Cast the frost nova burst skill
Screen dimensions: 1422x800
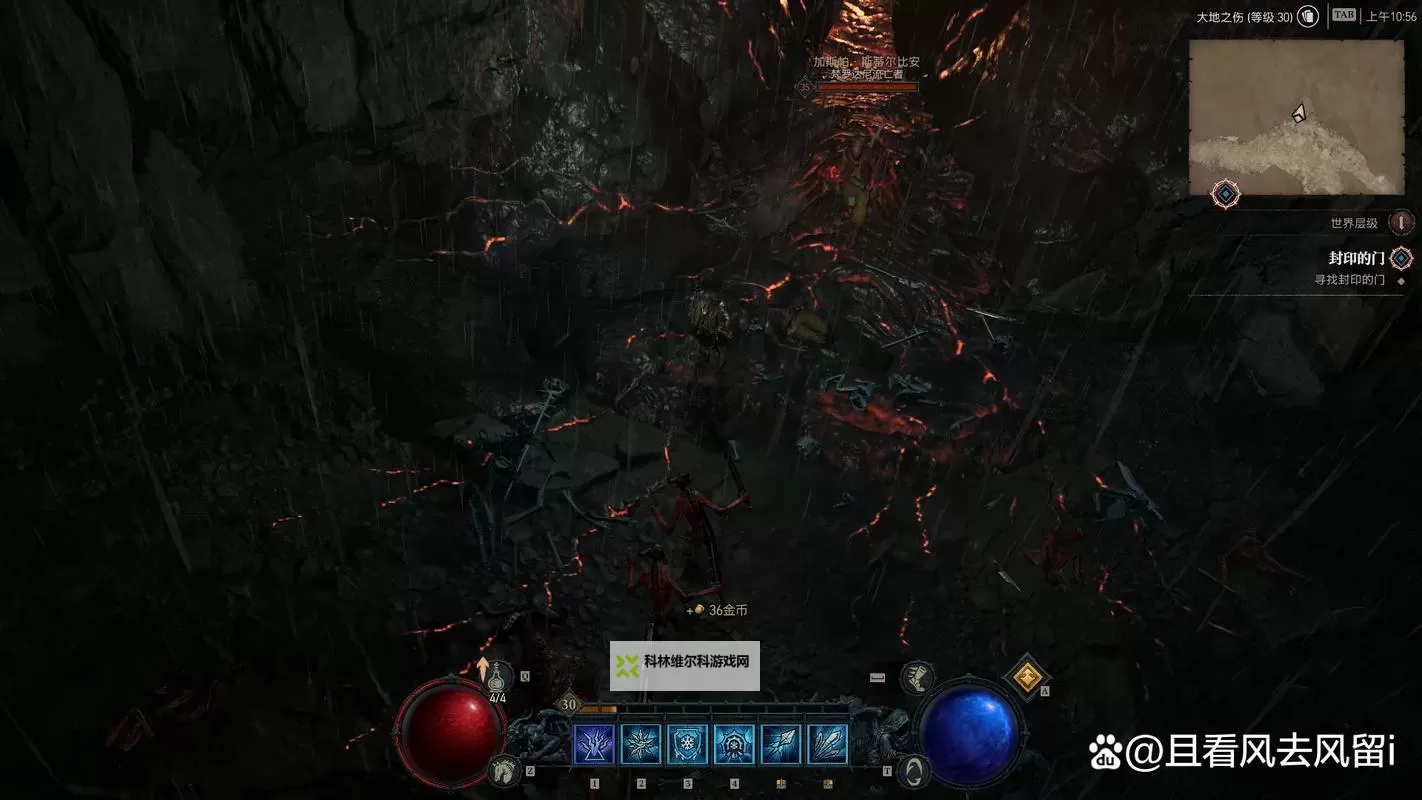click(x=641, y=745)
